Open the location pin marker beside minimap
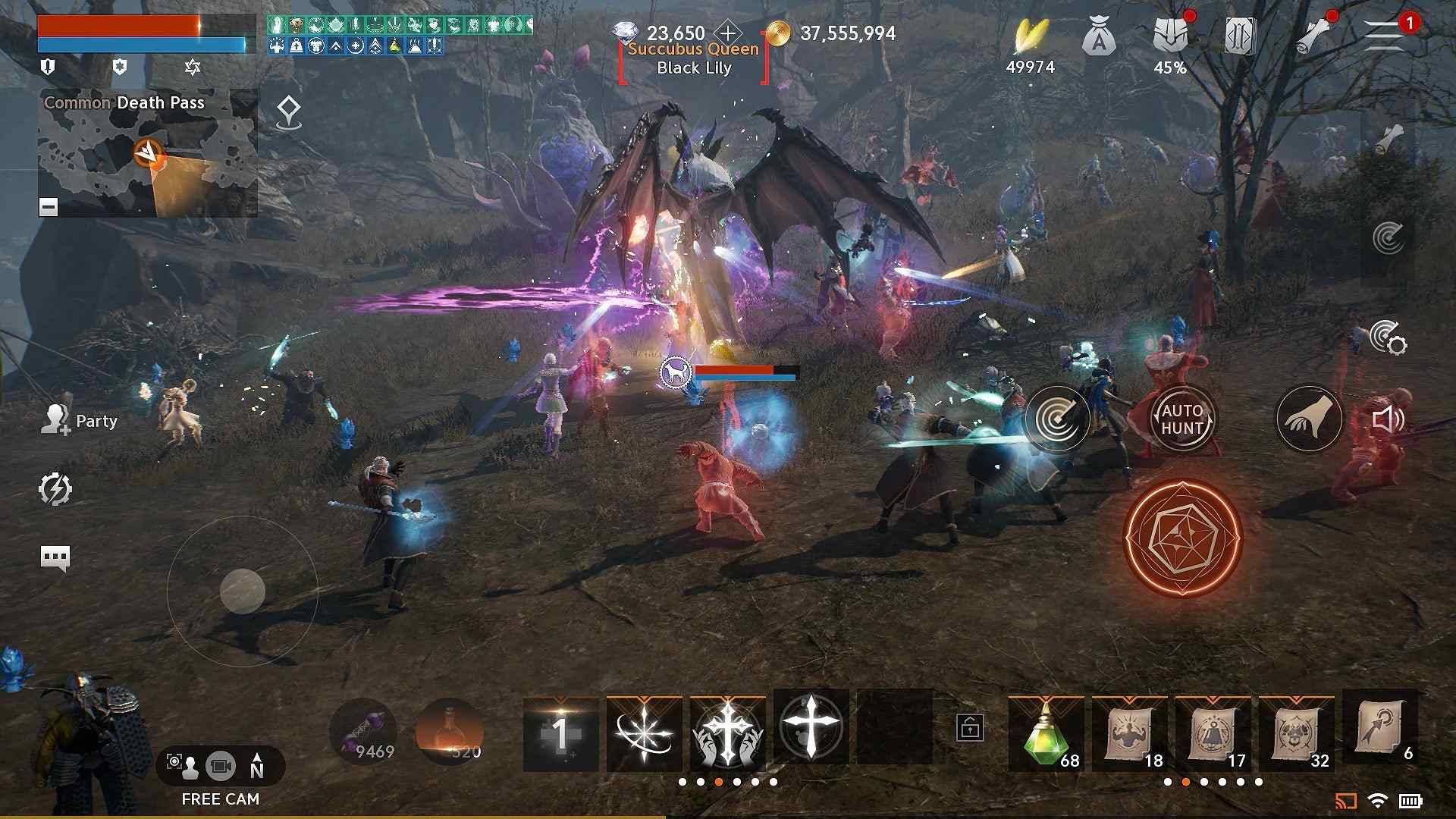 tap(288, 113)
